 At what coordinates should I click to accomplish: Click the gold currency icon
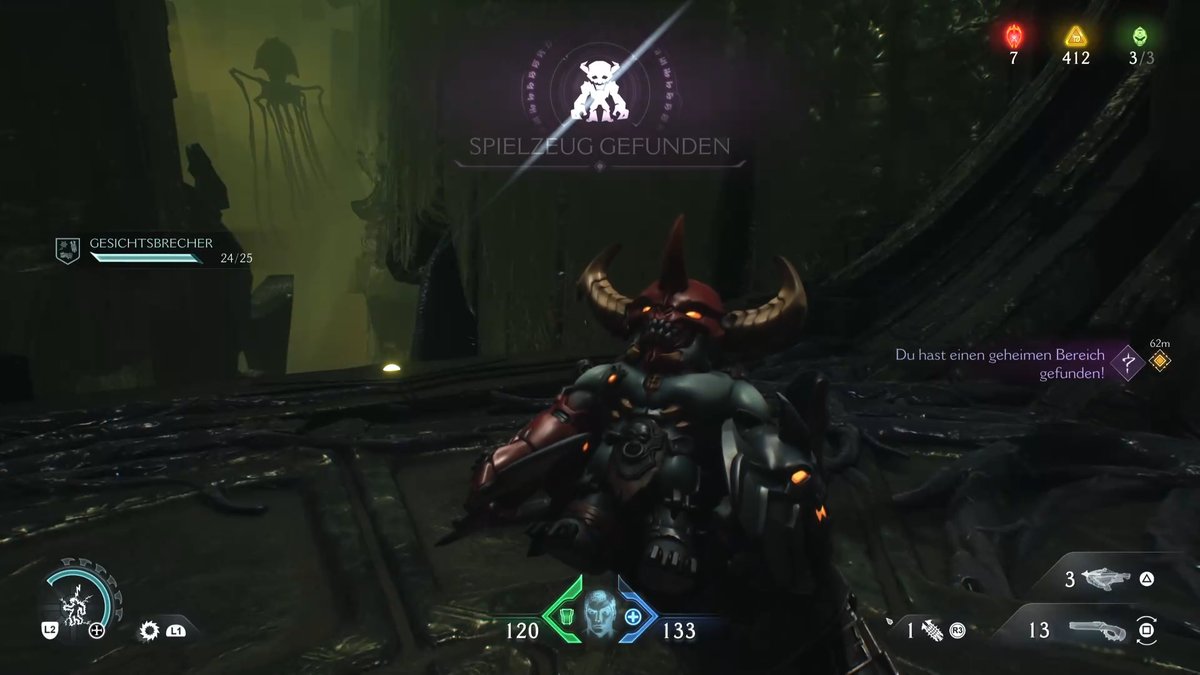[1076, 37]
